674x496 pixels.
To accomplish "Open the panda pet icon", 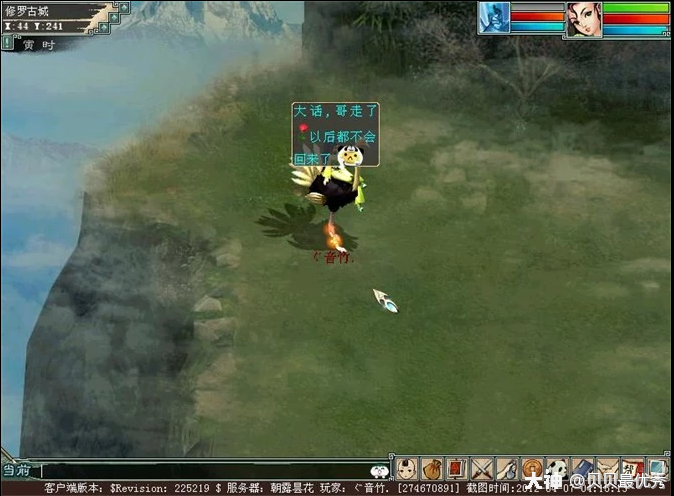I will (557, 468).
